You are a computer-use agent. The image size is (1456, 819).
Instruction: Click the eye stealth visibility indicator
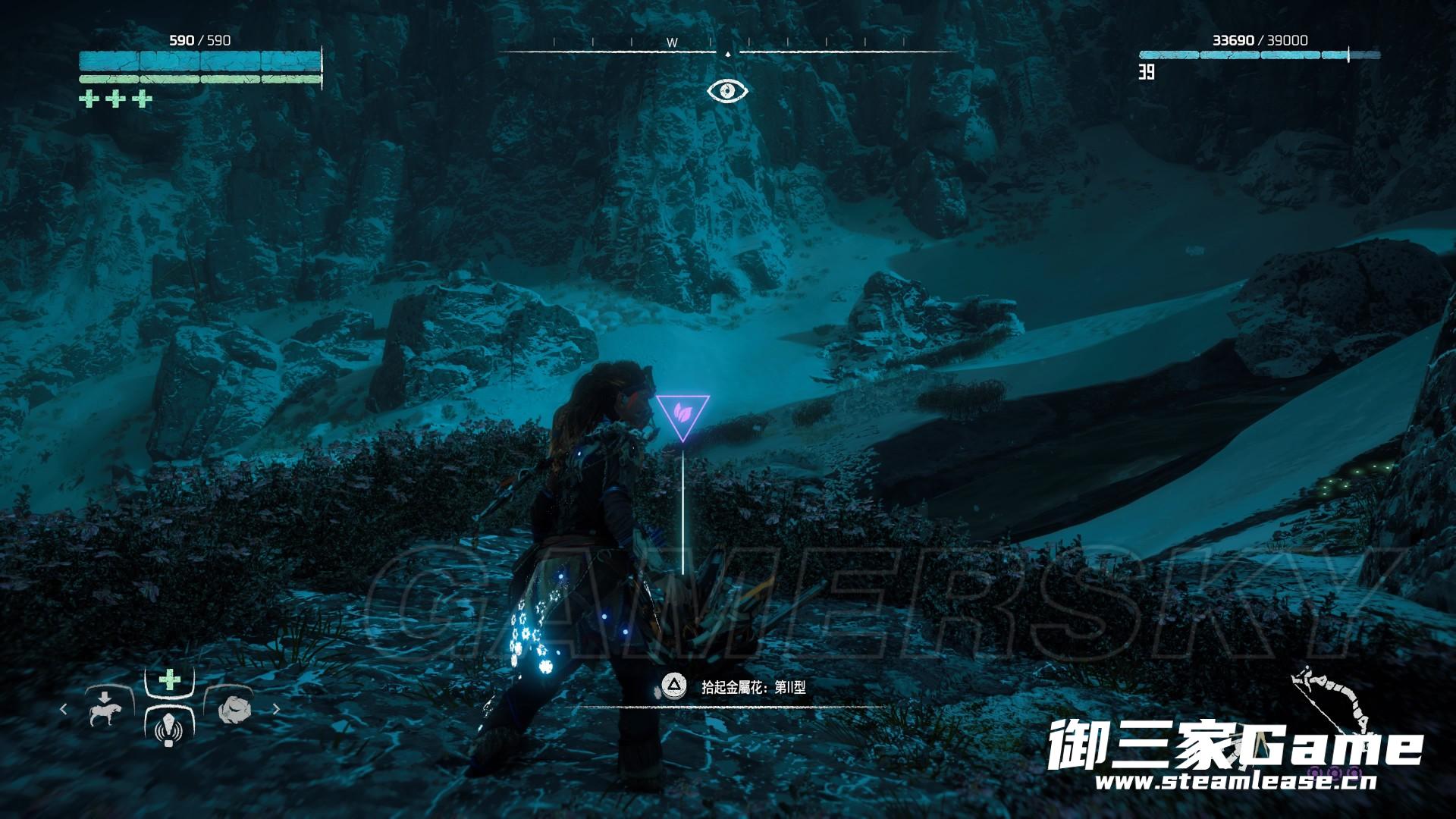[x=727, y=91]
